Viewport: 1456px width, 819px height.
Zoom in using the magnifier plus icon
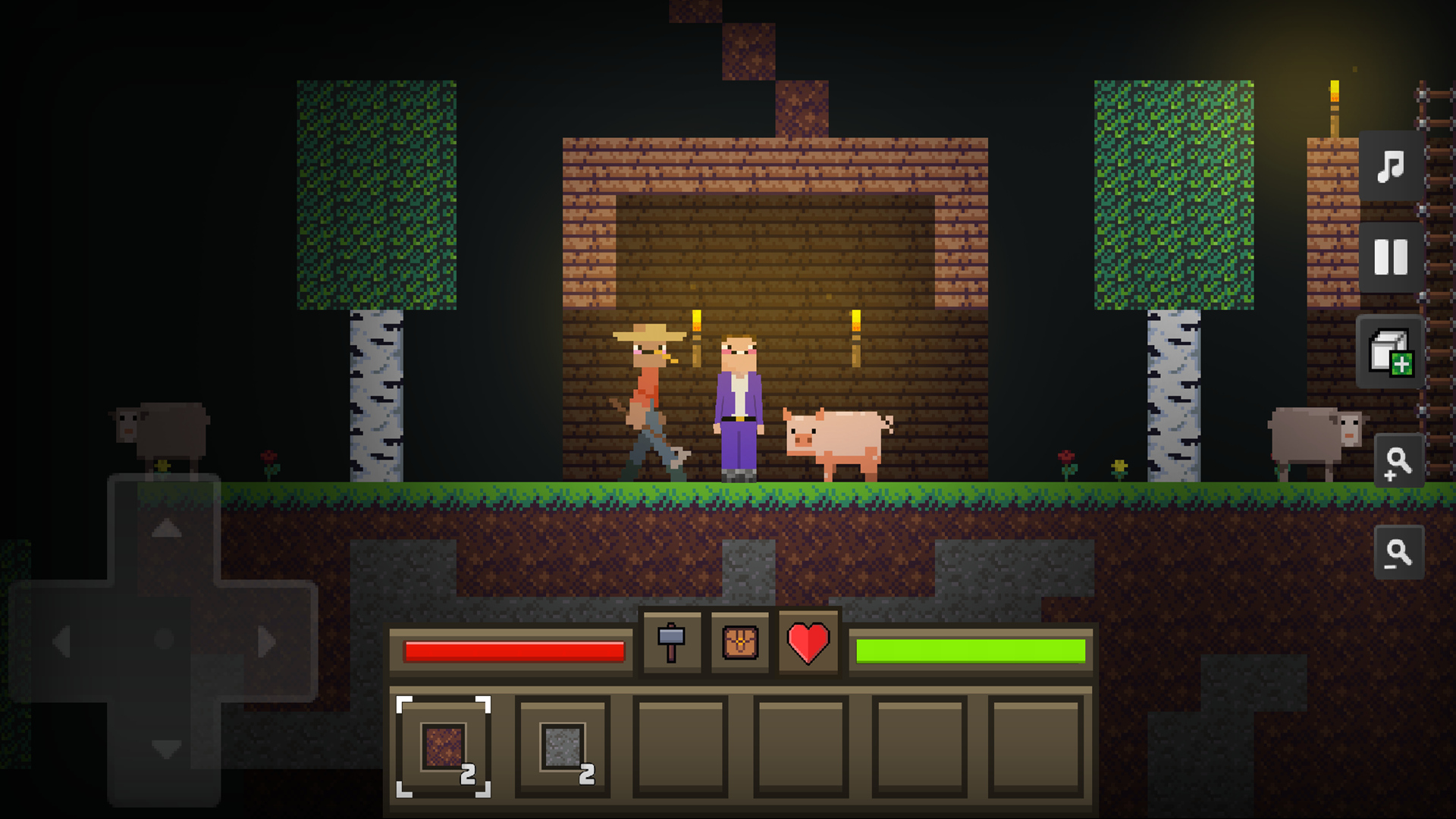coord(1399,461)
